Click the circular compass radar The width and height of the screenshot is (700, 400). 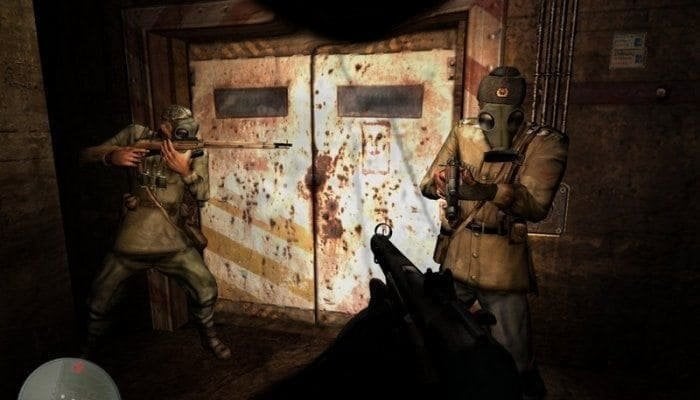[x=68, y=382]
